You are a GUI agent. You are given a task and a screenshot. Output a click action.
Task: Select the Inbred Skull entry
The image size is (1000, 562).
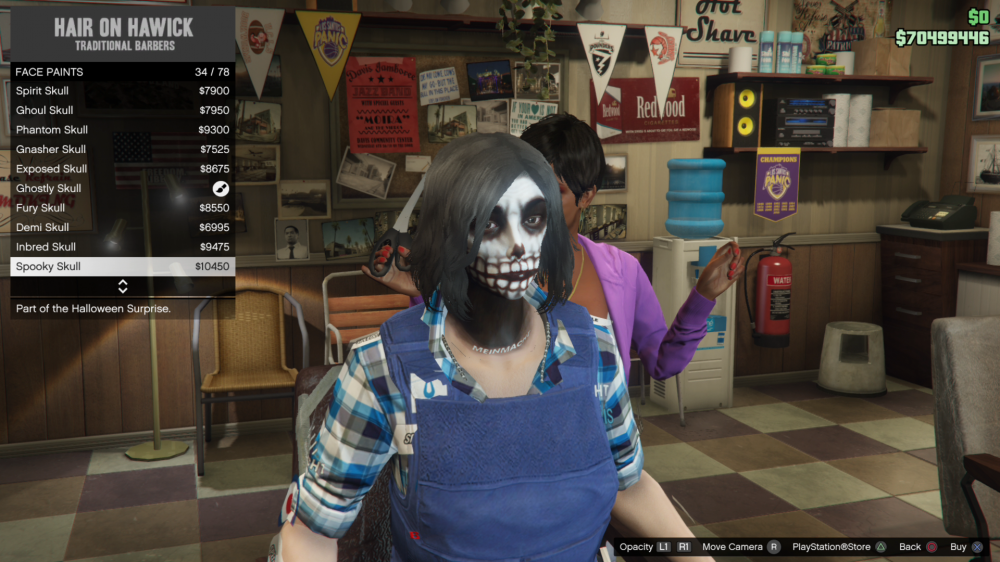[x=122, y=247]
